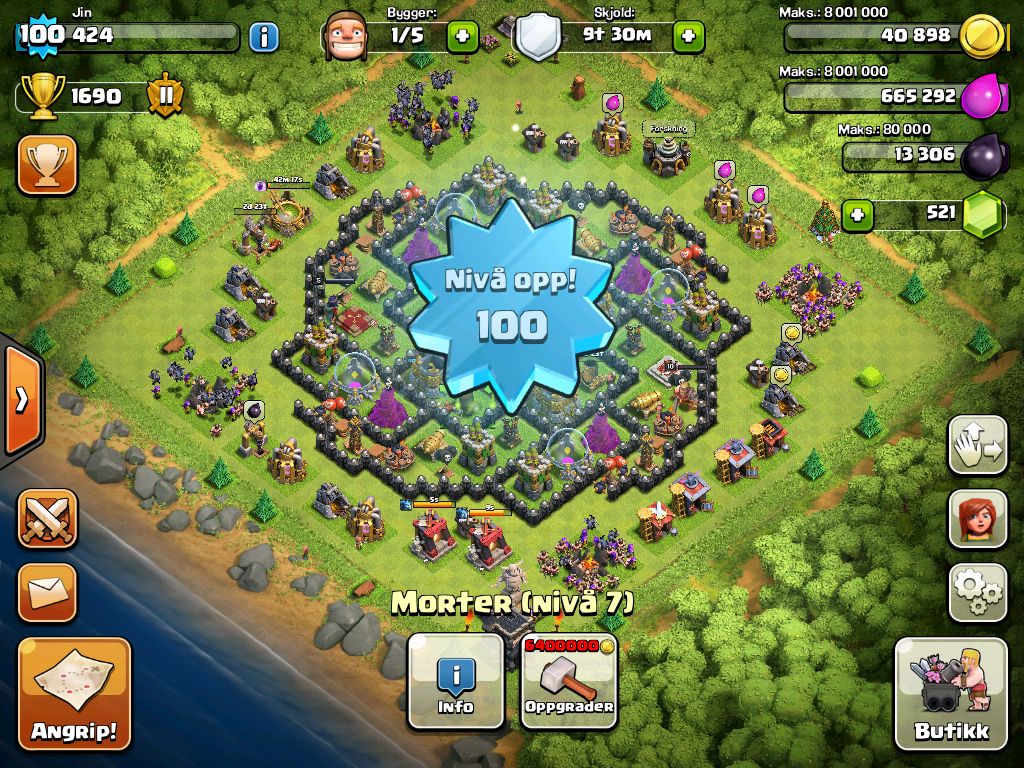Tap Oppgrader to upgrade the mortar

569,680
